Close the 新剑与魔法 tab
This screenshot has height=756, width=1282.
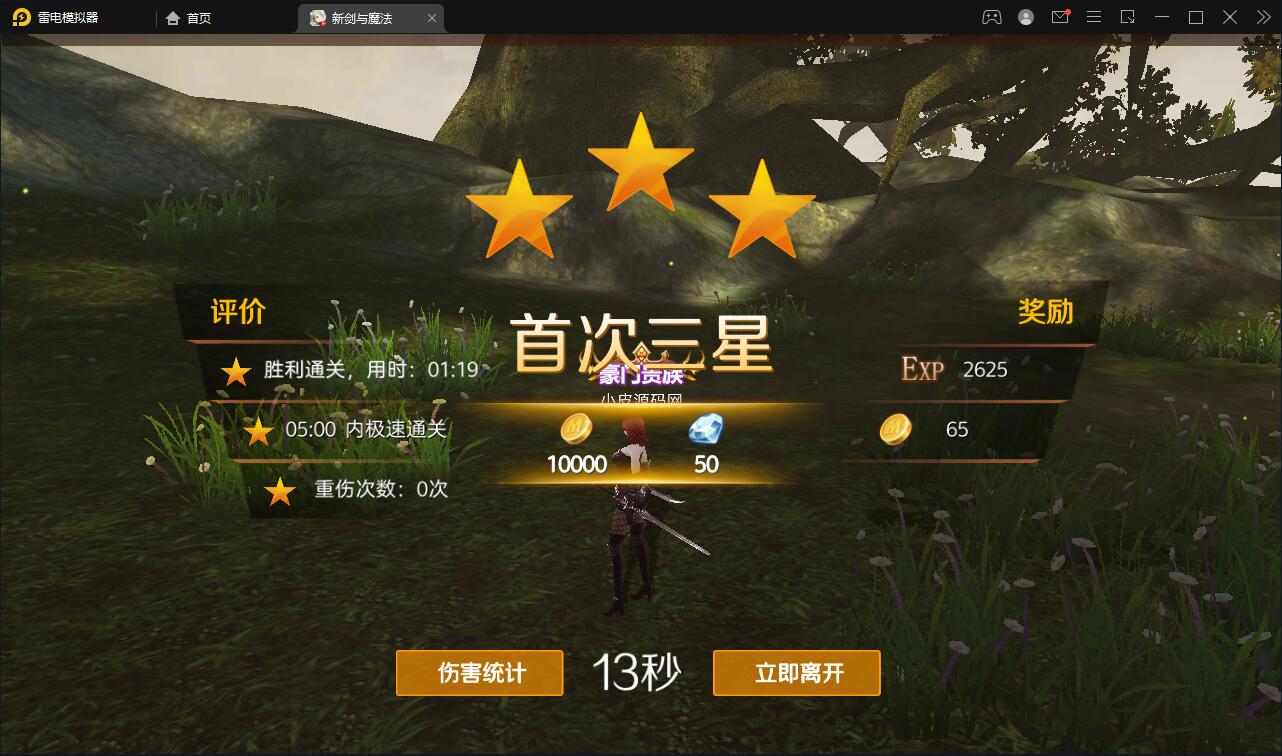pyautogui.click(x=431, y=17)
